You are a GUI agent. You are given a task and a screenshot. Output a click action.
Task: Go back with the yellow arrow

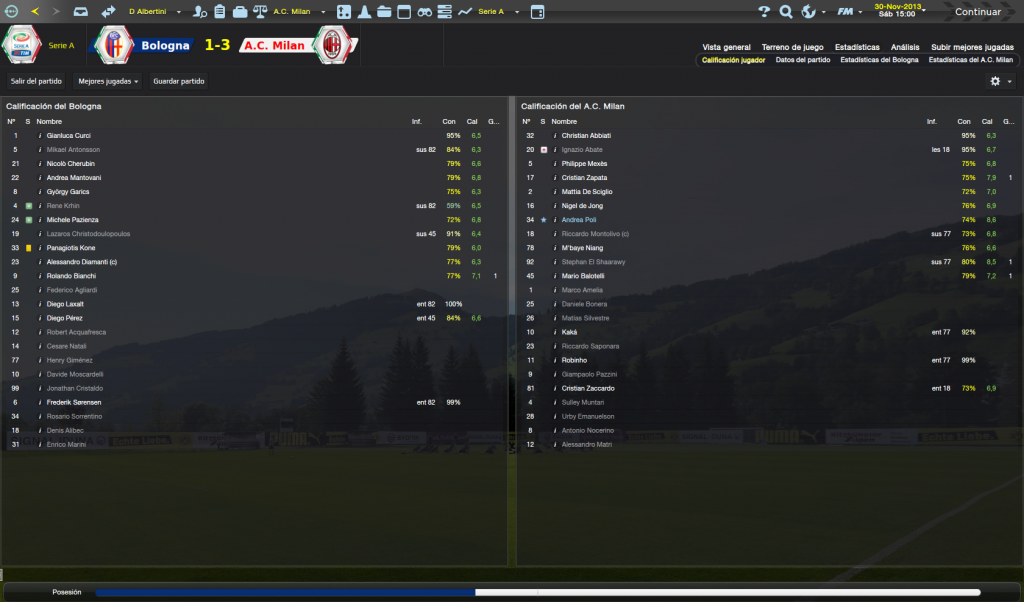click(x=35, y=12)
